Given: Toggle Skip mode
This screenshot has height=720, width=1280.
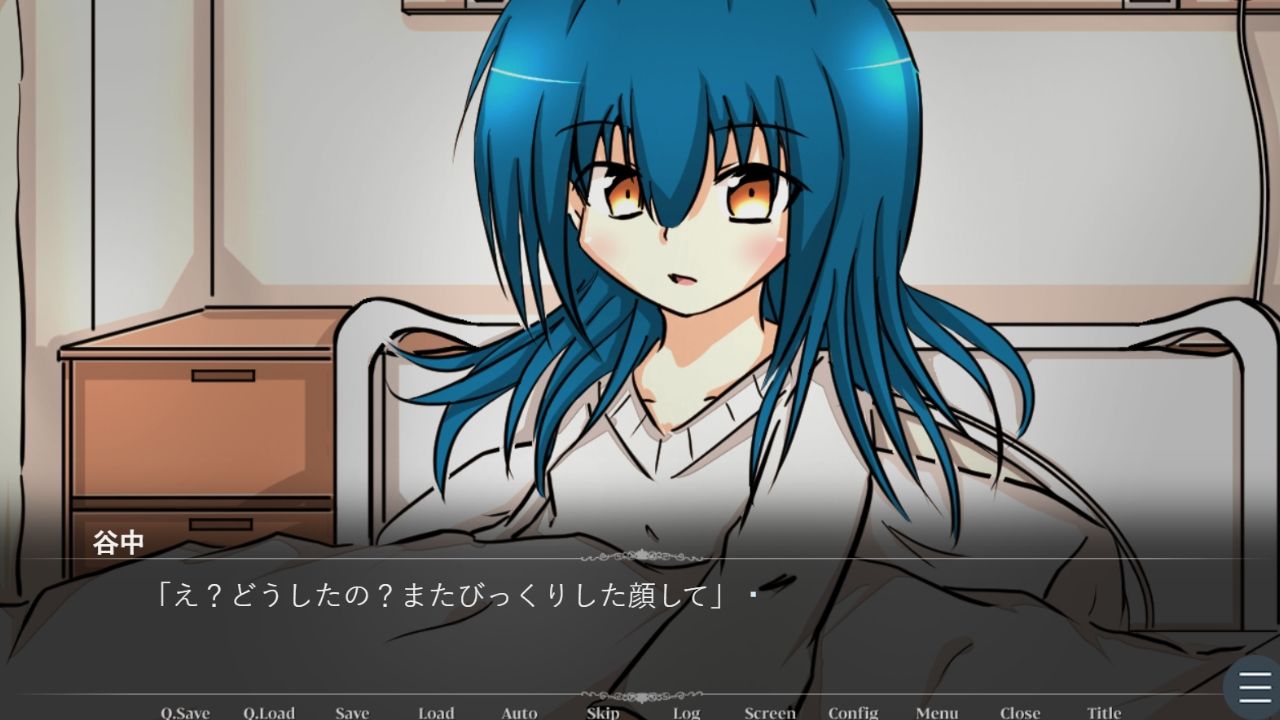Looking at the screenshot, I should (601, 713).
